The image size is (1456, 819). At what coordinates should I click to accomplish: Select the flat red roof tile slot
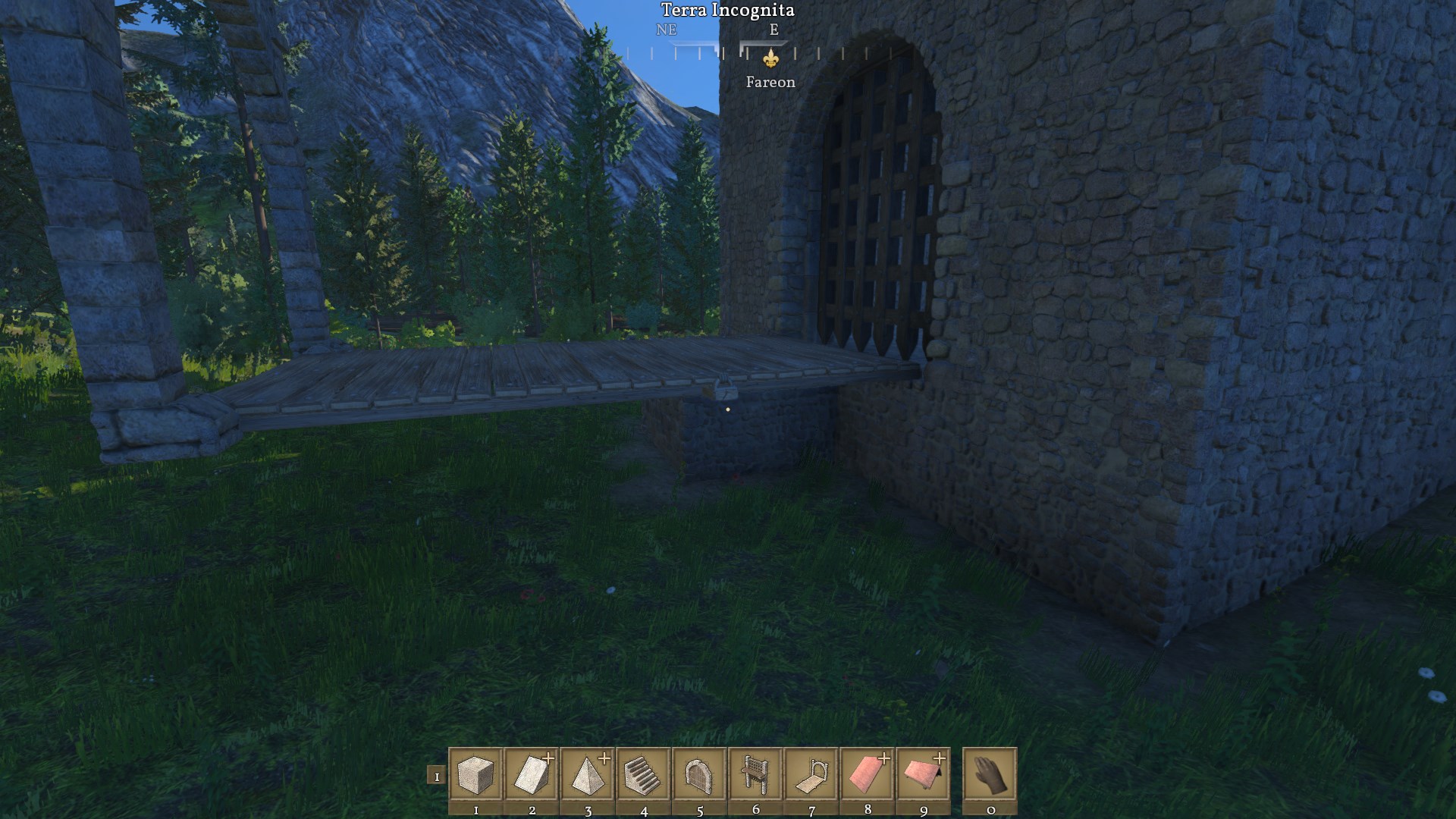tap(868, 774)
